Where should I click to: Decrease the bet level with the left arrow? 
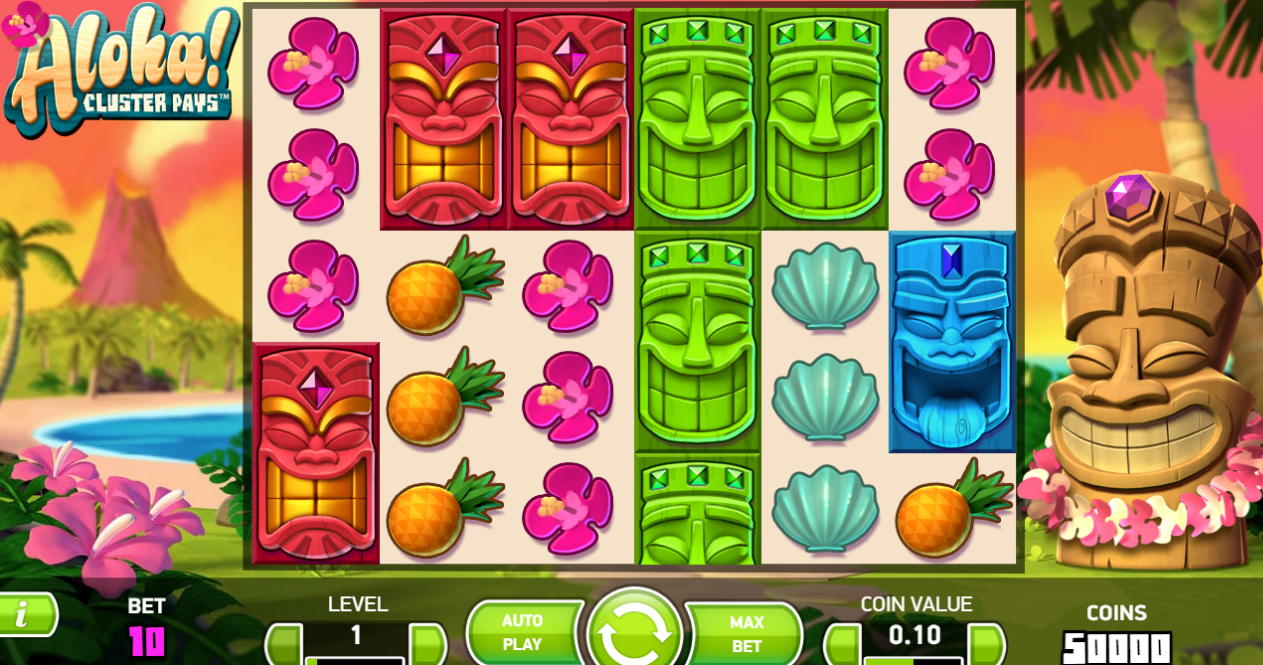point(284,643)
